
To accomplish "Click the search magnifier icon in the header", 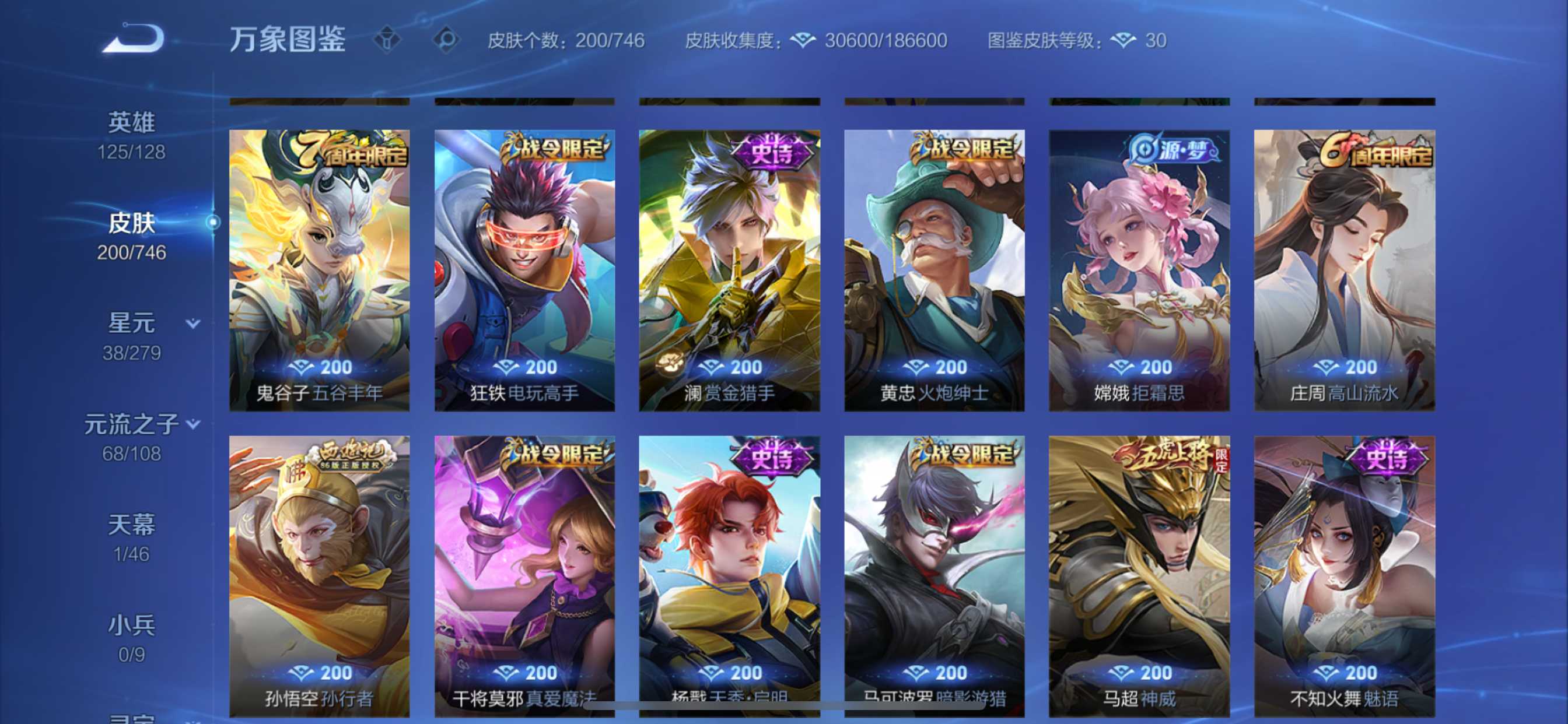I will (x=449, y=39).
